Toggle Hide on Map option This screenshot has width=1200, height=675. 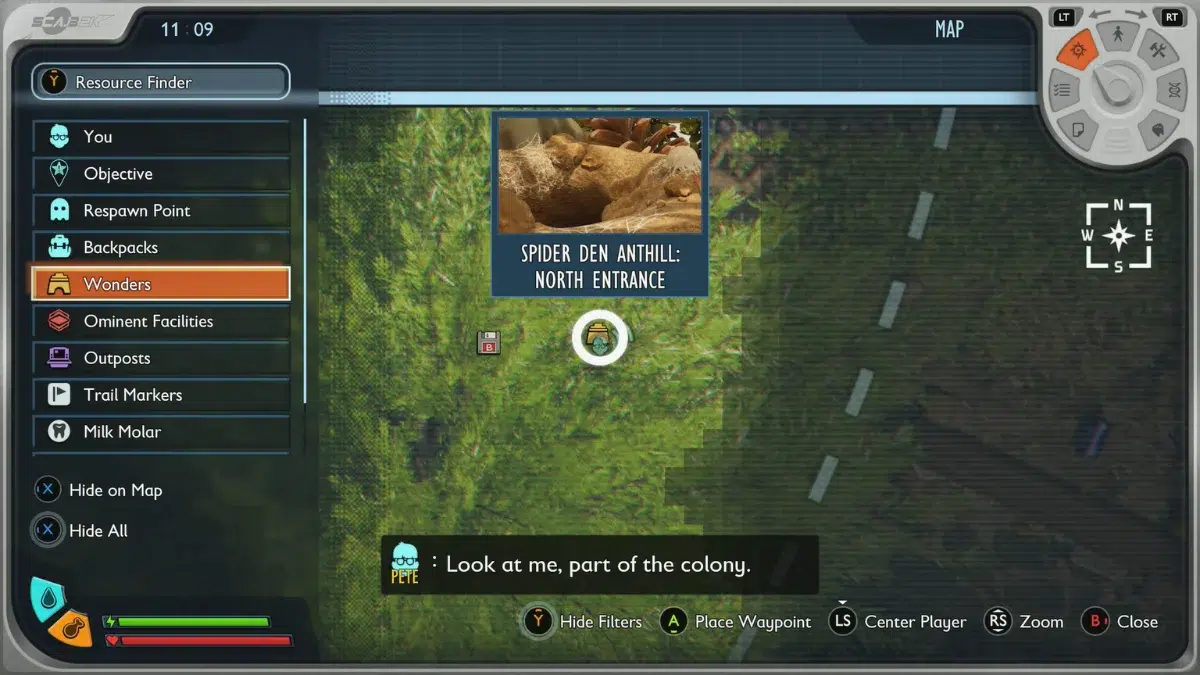click(x=98, y=490)
